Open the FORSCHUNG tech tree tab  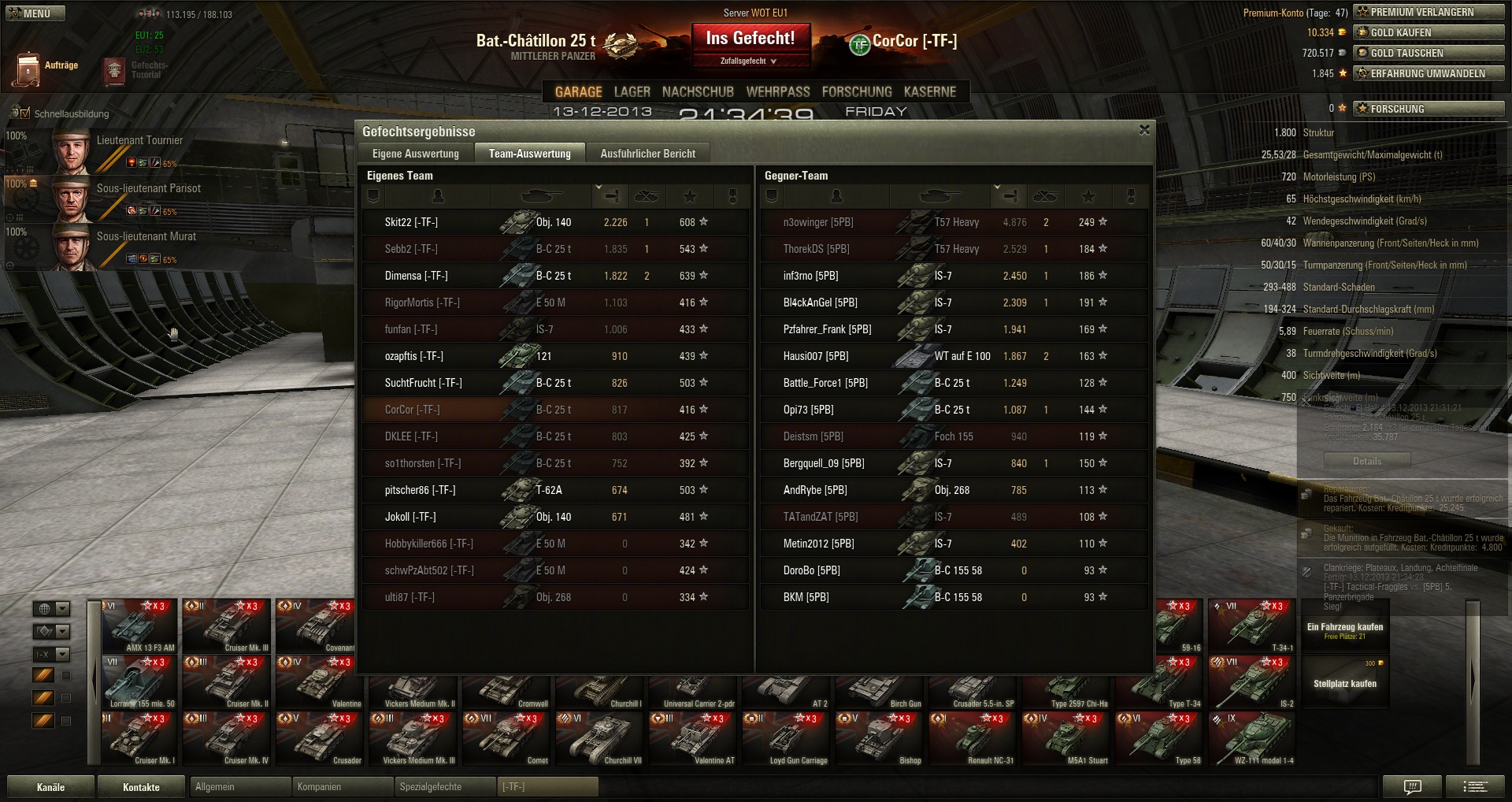(857, 92)
